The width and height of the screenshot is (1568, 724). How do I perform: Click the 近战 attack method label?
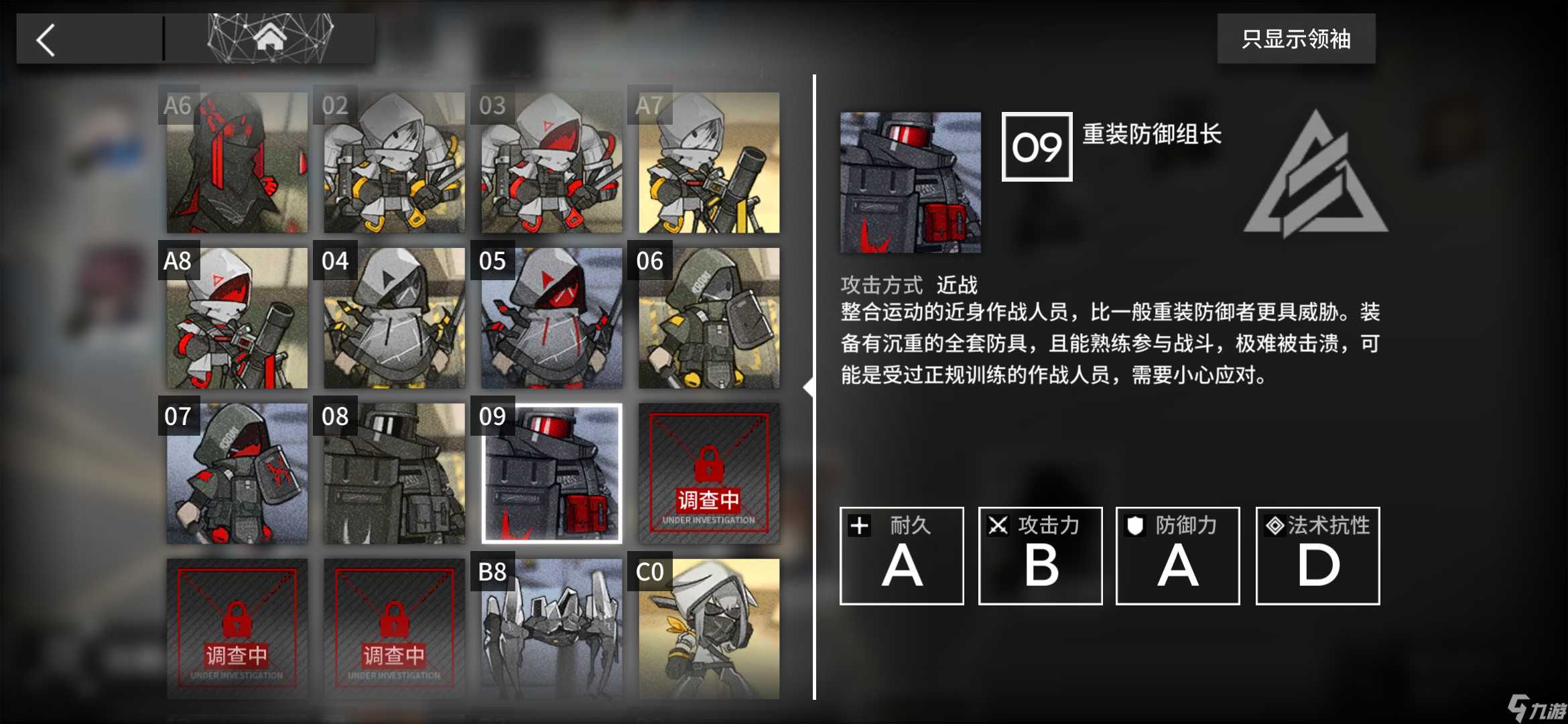click(x=958, y=285)
